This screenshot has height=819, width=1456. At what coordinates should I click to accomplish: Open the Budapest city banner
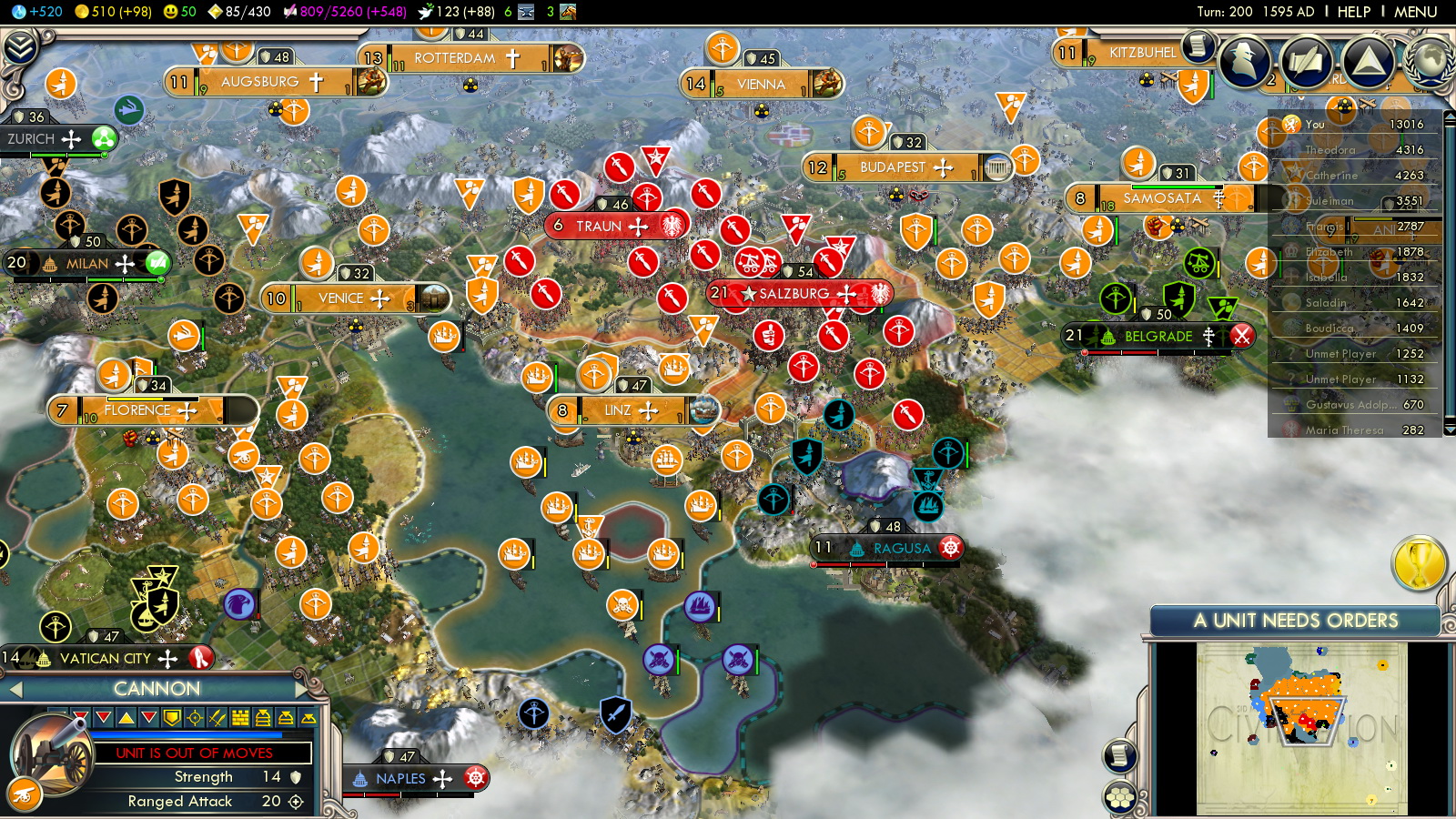(x=893, y=167)
